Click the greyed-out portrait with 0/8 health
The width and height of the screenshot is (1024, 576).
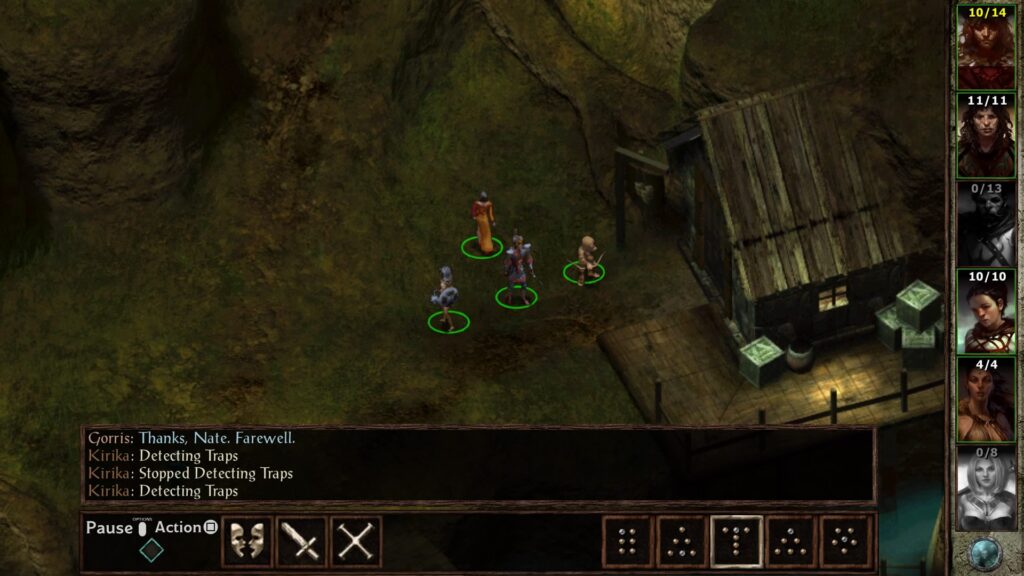(x=986, y=487)
